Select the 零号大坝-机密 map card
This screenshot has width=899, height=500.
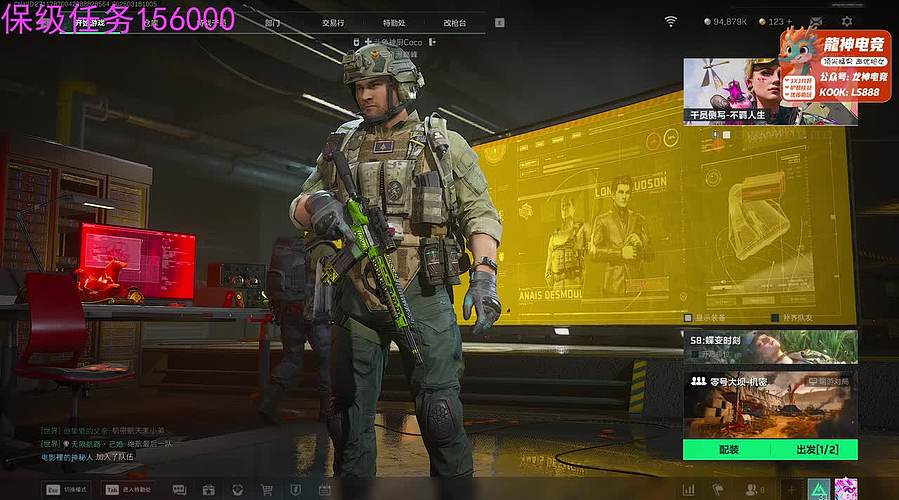click(770, 405)
